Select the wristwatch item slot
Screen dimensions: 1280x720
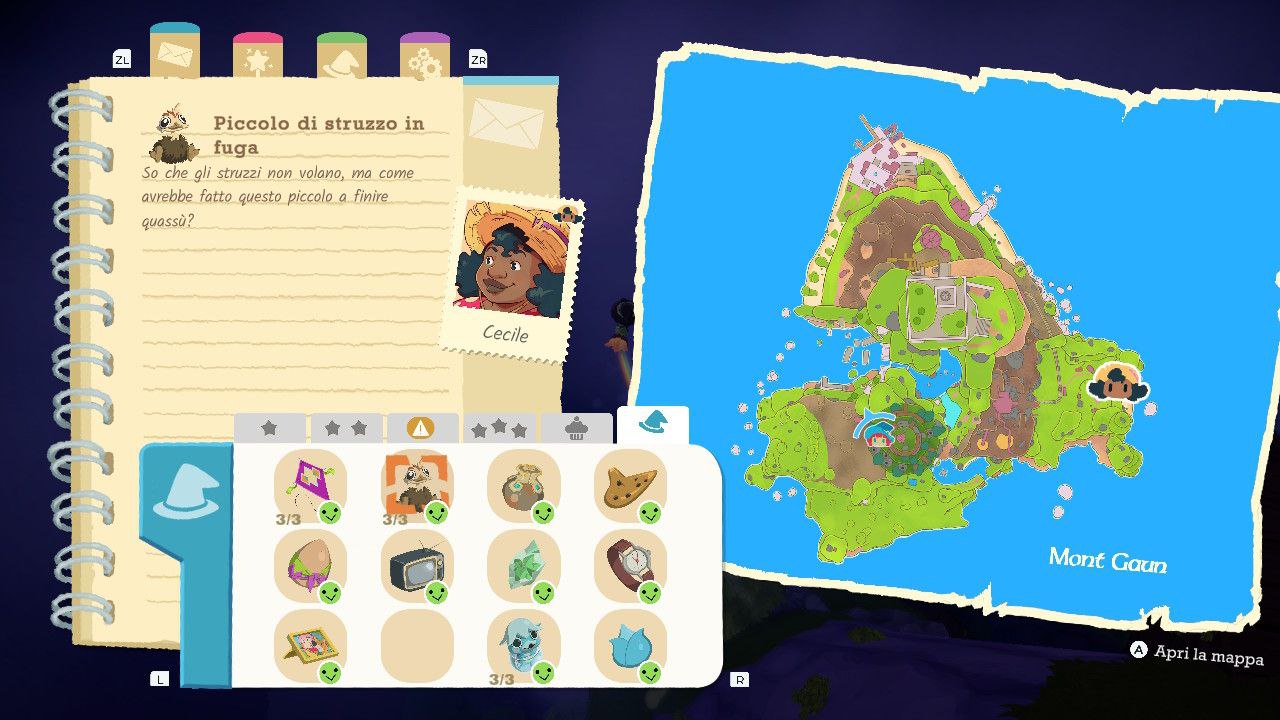[x=630, y=566]
